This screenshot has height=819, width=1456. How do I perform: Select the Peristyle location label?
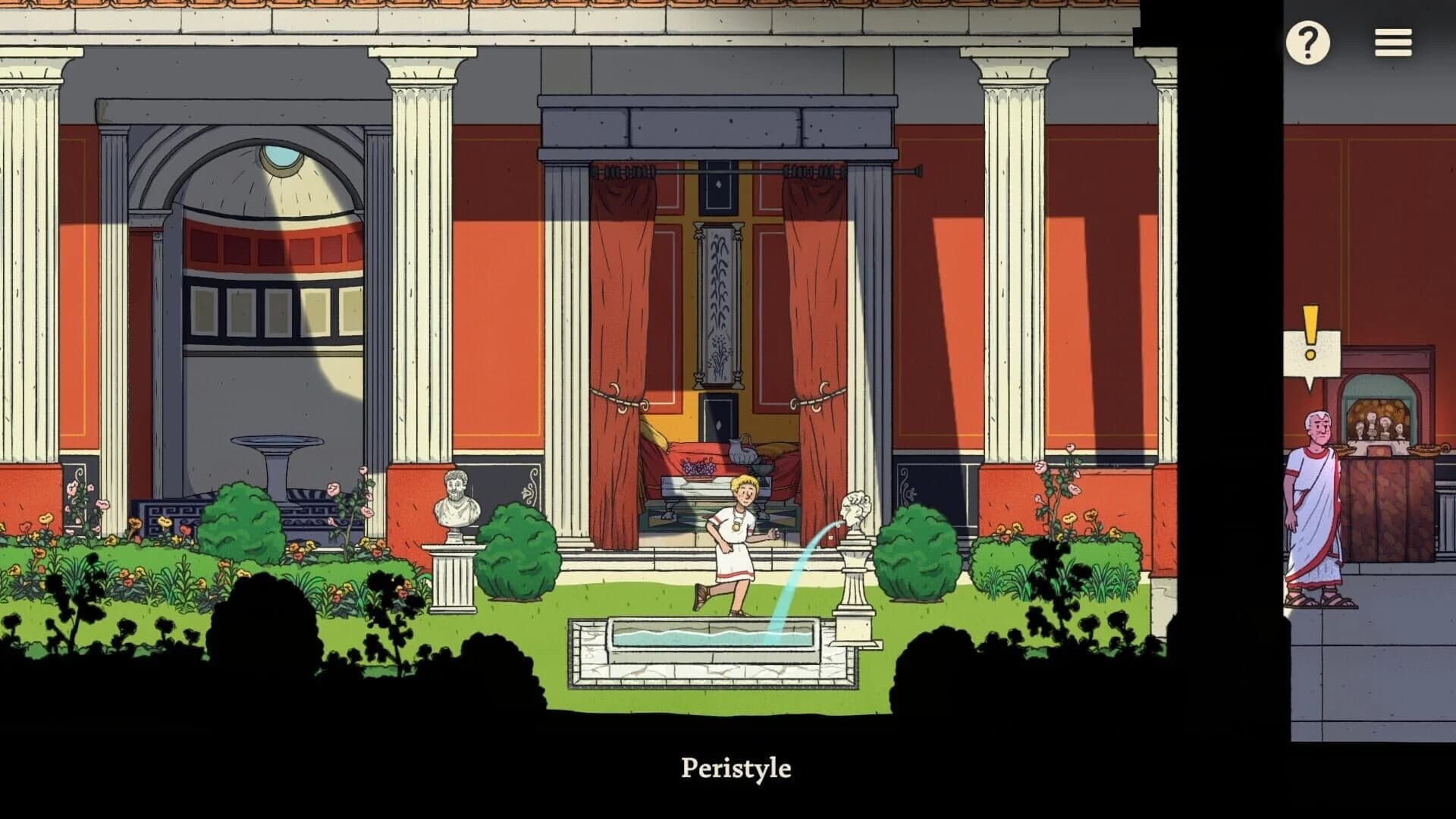pyautogui.click(x=737, y=767)
